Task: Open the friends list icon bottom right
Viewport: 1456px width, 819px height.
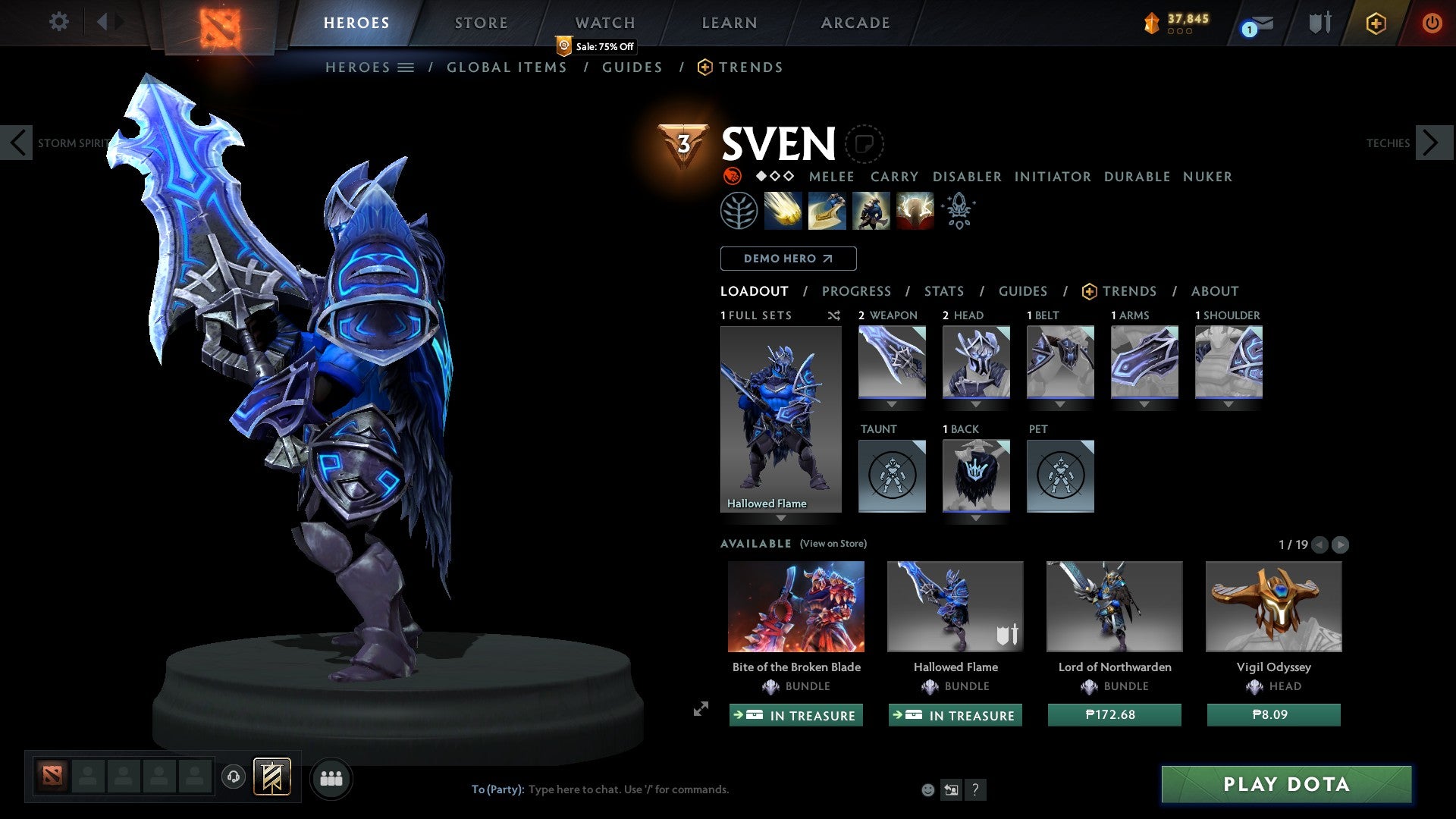Action: point(331,778)
